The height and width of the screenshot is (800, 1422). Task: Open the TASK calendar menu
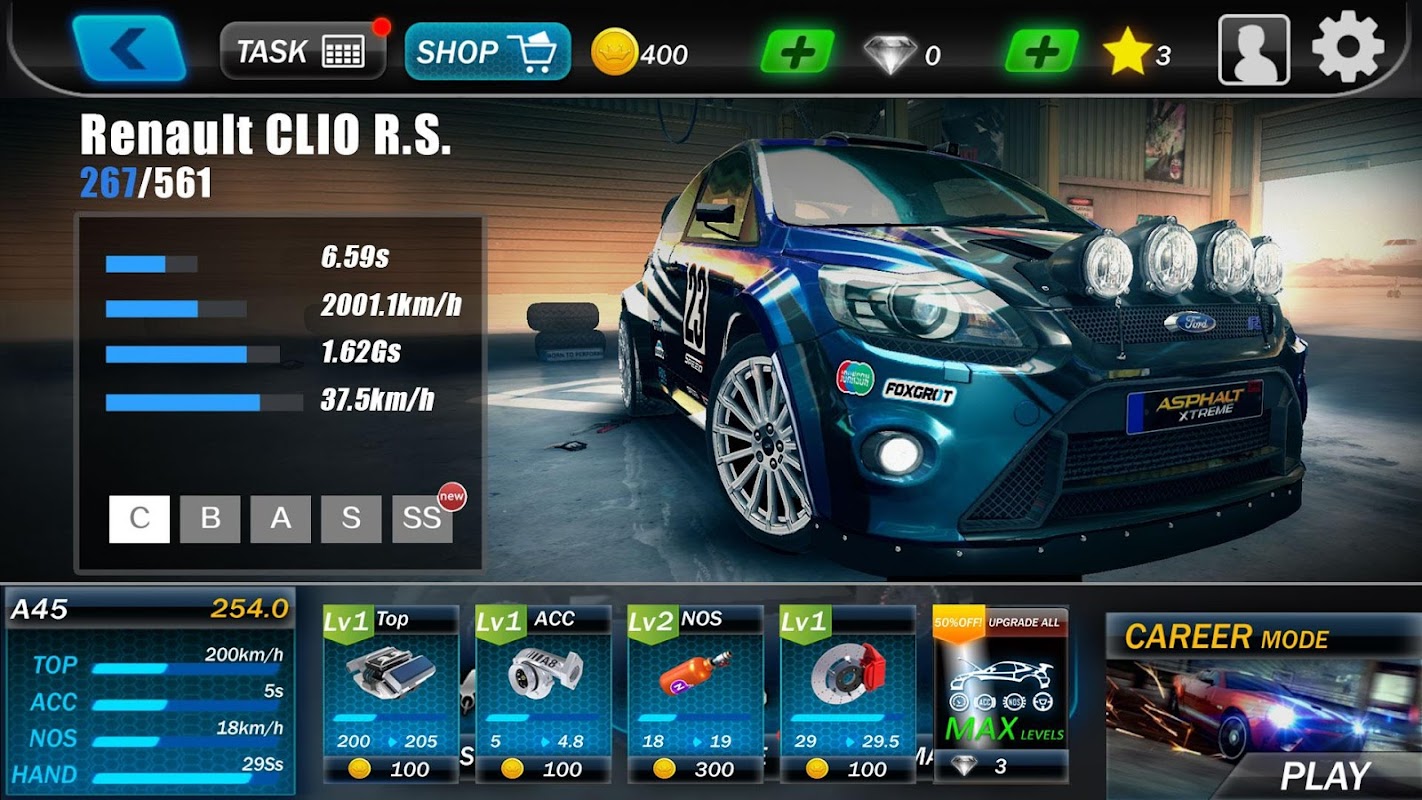pyautogui.click(x=302, y=51)
